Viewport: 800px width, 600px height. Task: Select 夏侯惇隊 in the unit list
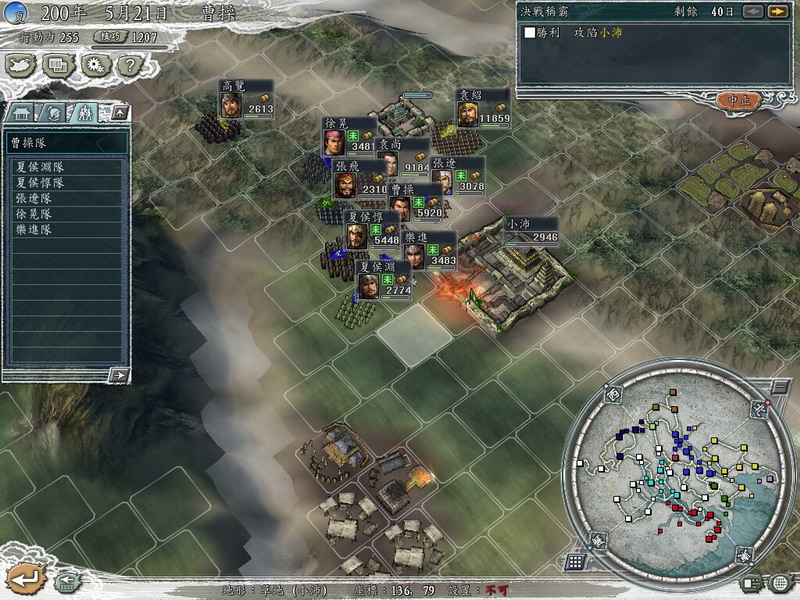tap(40, 183)
